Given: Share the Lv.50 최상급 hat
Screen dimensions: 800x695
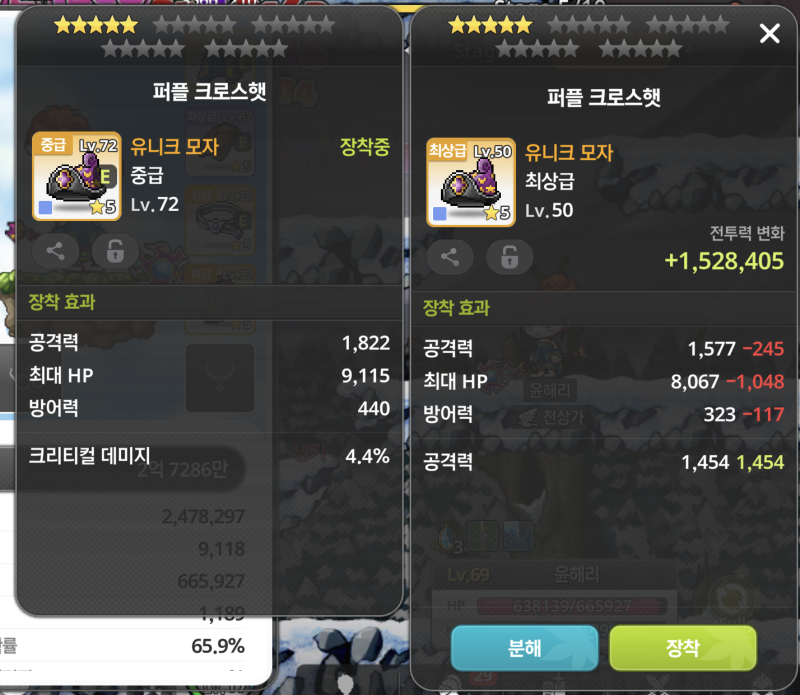Looking at the screenshot, I should coord(449,257).
